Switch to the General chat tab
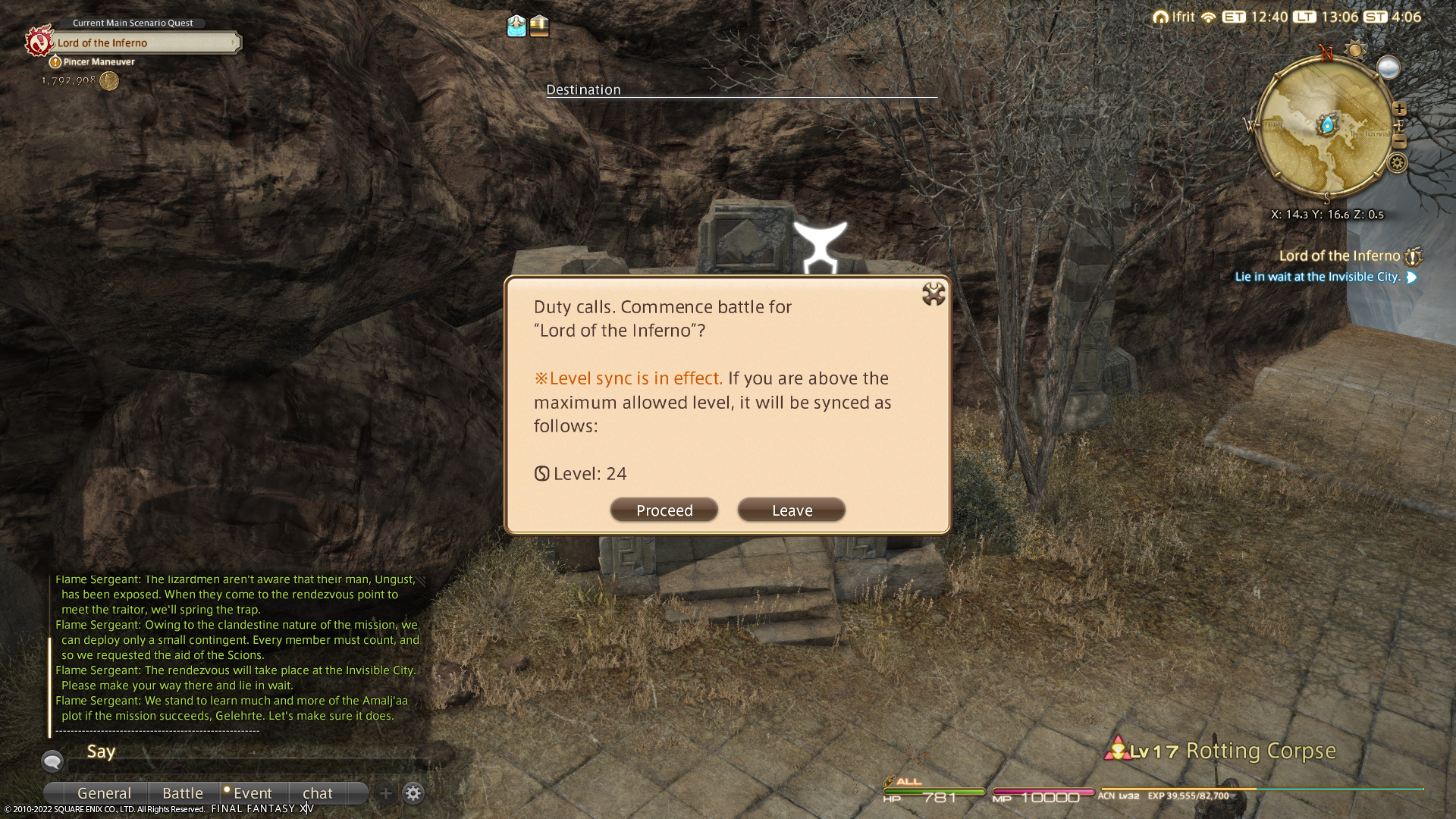This screenshot has height=819, width=1456. [x=104, y=793]
